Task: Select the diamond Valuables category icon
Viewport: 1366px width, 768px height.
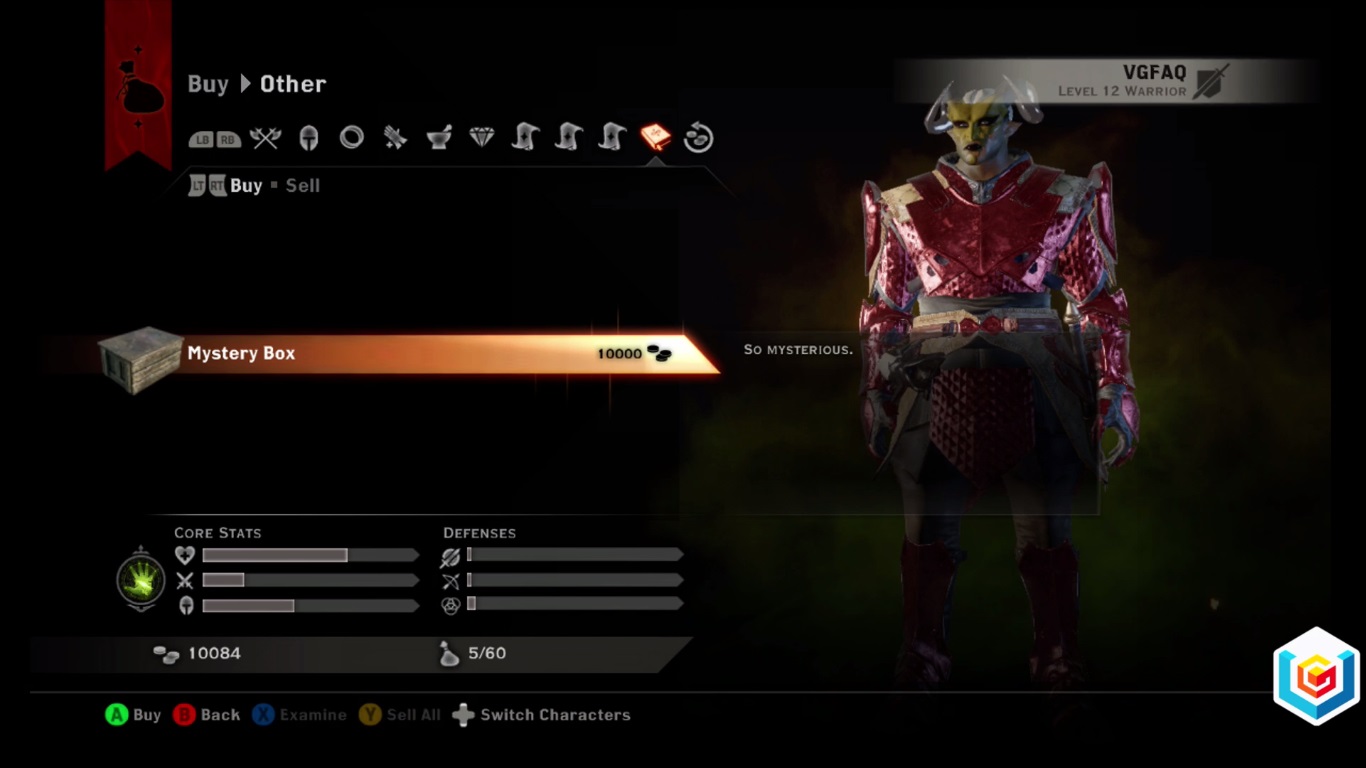Action: [x=480, y=137]
